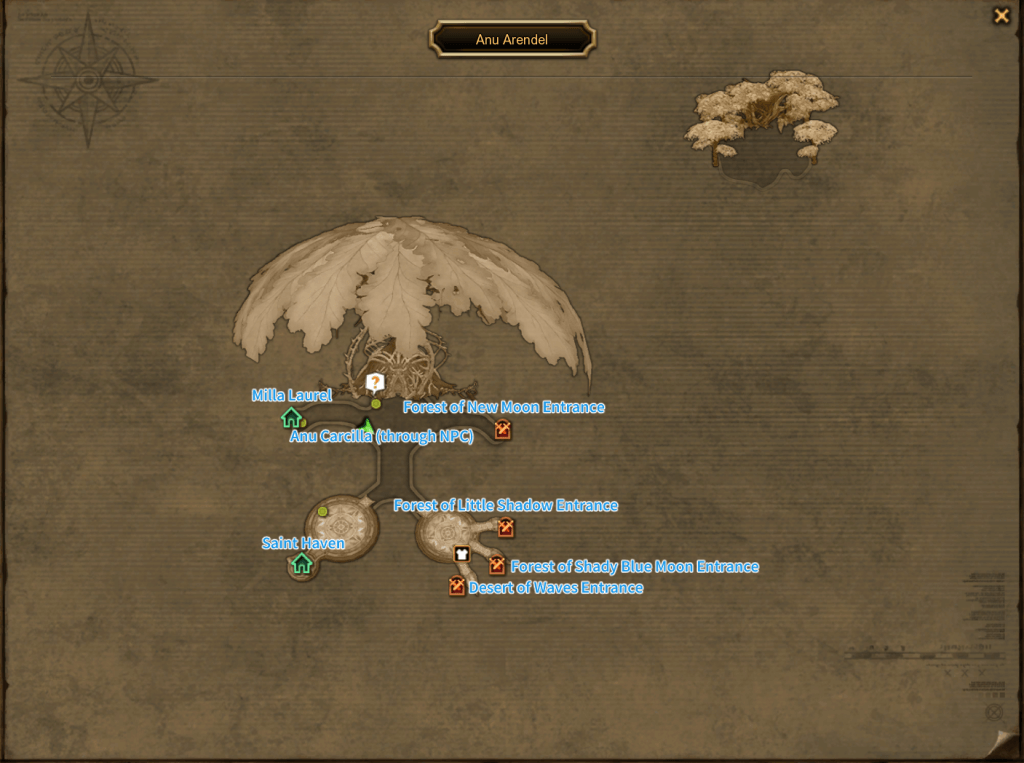Click the Forest of Little Shadow Entrance marker
1024x763 pixels.
(506, 528)
